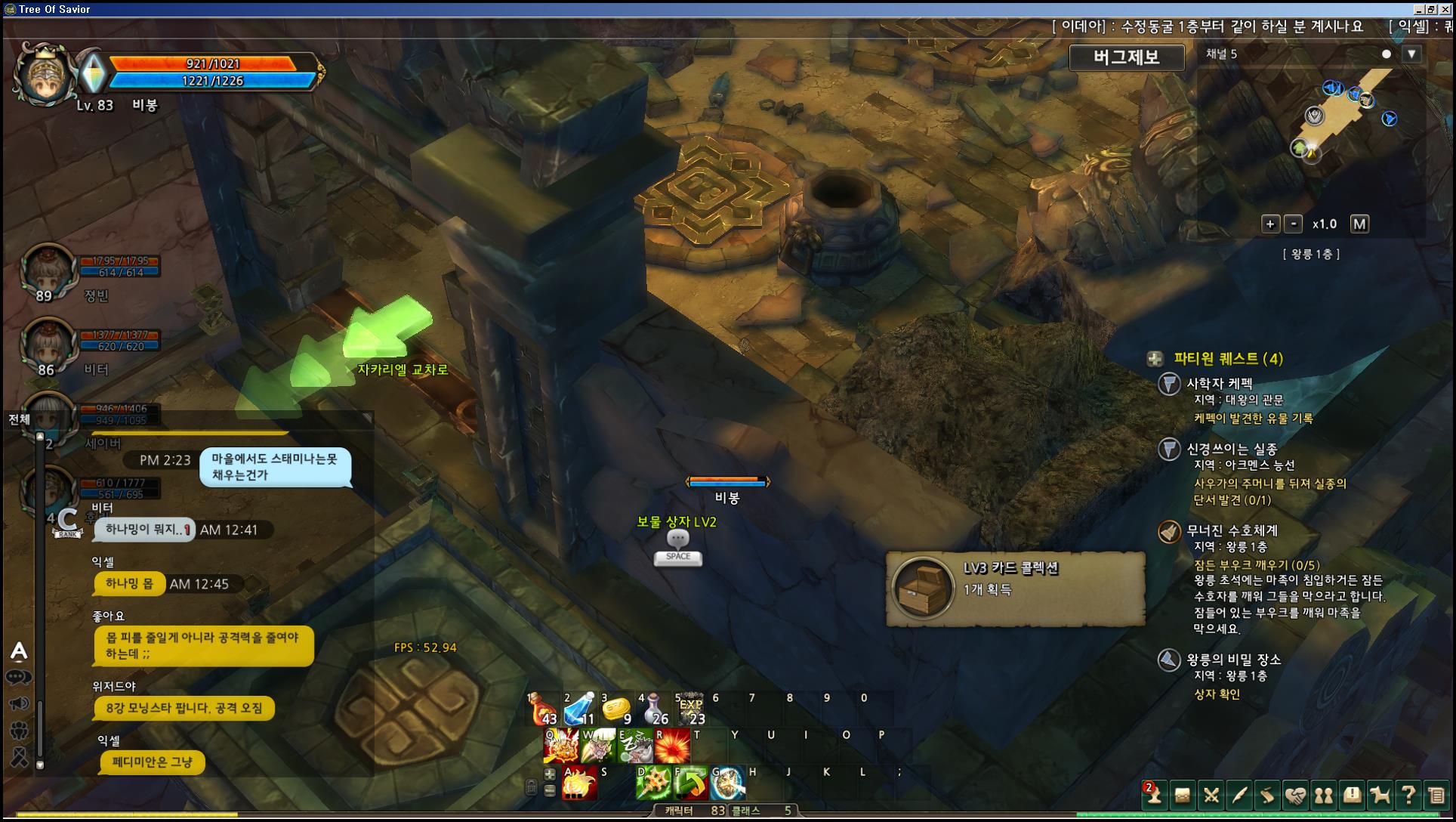Activate the sleeping creature skill on E
1456x822 pixels.
click(x=635, y=746)
